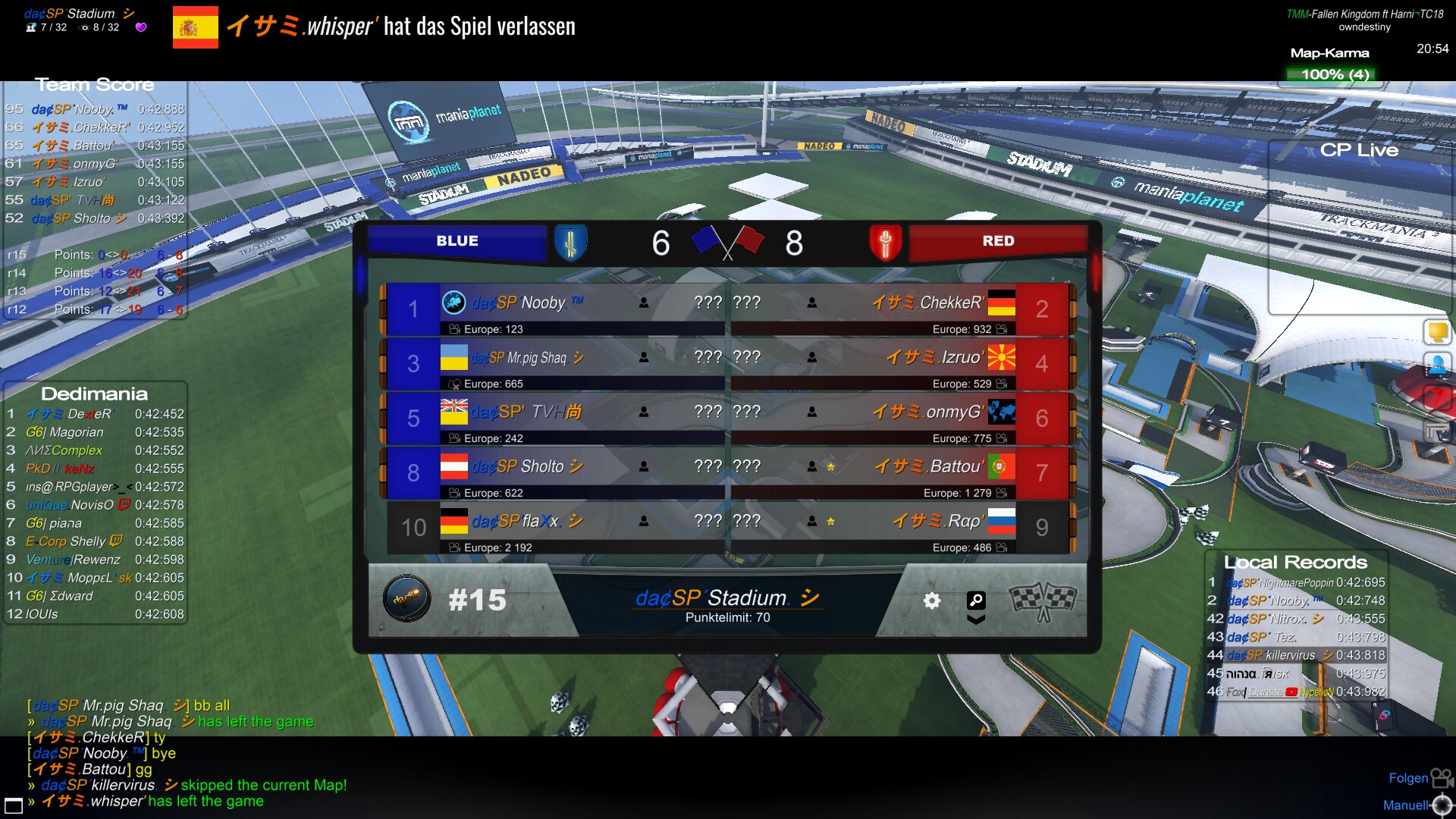Viewport: 1456px width, 819px height.
Task: Click the purple heart favorite server icon
Action: pos(141,27)
